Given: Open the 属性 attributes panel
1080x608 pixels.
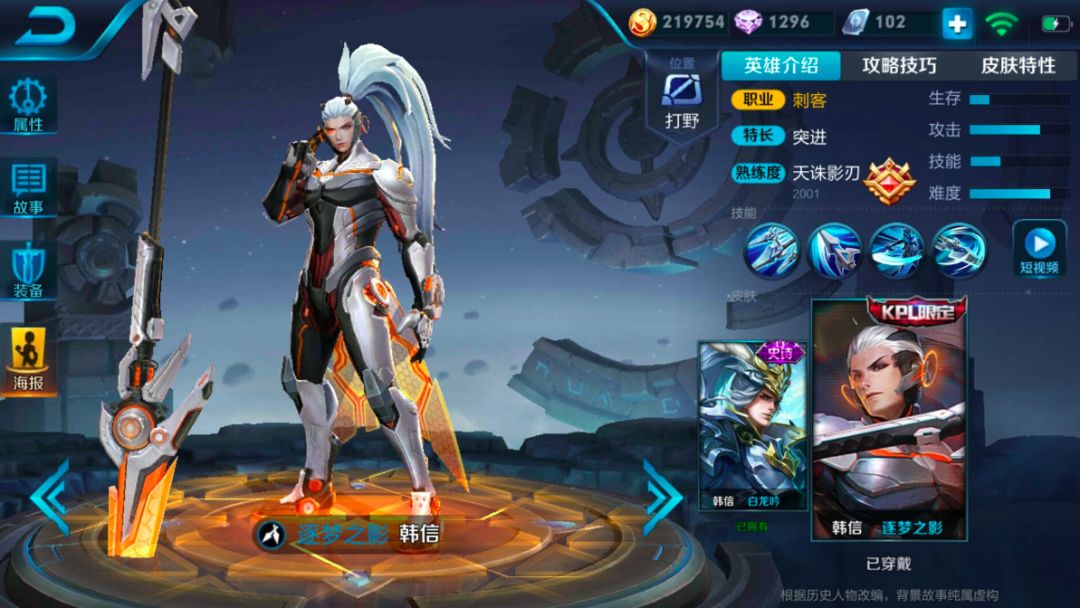Looking at the screenshot, I should click(29, 106).
